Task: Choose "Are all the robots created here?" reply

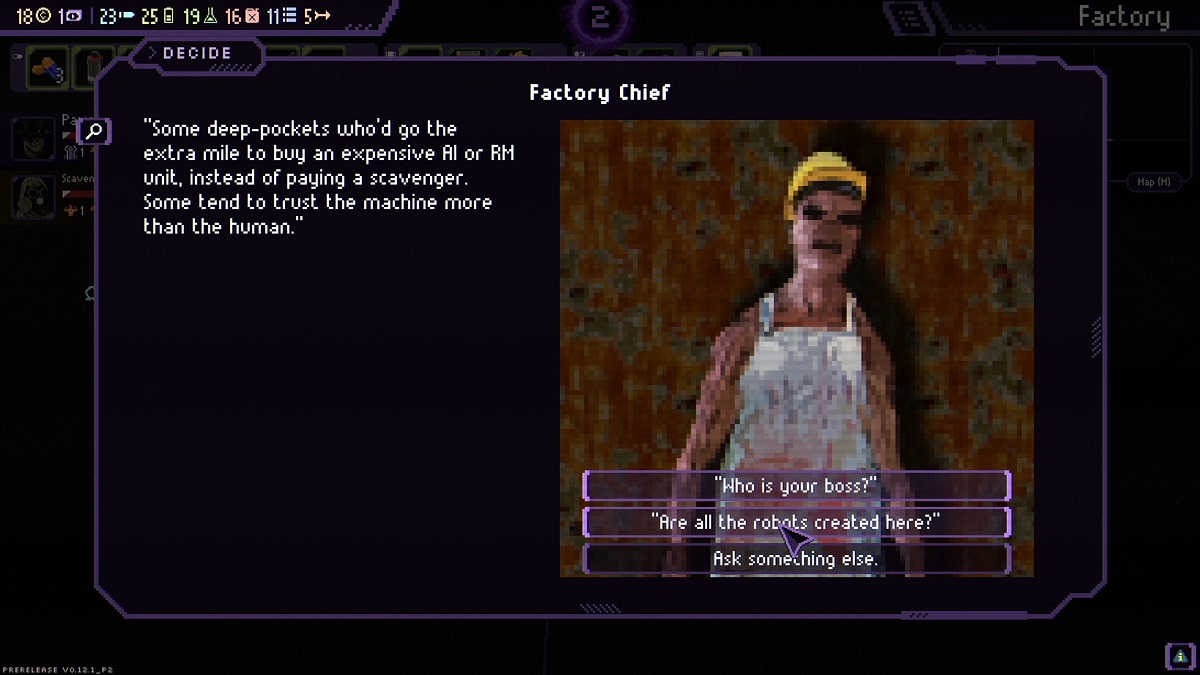Action: [796, 522]
